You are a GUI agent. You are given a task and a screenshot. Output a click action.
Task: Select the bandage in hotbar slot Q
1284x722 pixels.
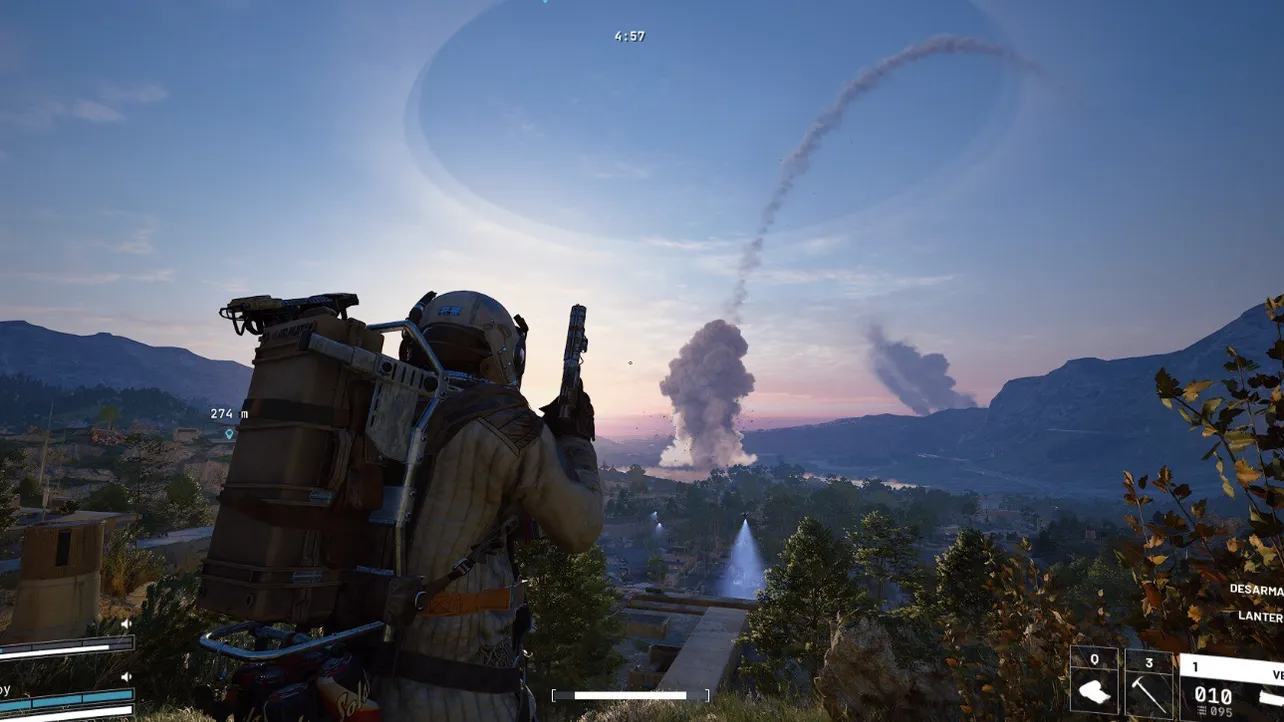[x=1095, y=690]
